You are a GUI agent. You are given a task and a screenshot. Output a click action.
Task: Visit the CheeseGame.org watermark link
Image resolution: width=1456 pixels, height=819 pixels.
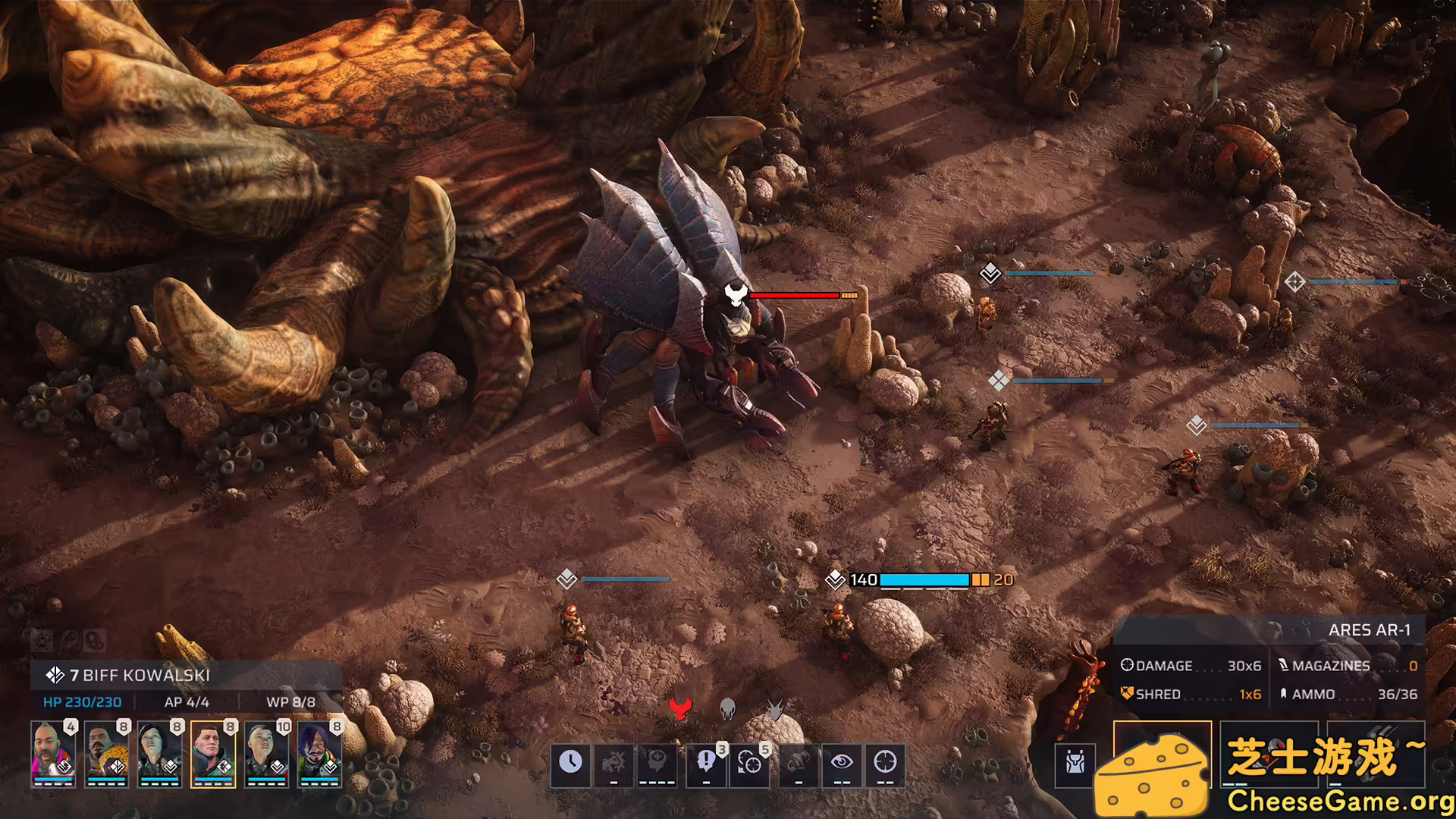tap(1340, 801)
